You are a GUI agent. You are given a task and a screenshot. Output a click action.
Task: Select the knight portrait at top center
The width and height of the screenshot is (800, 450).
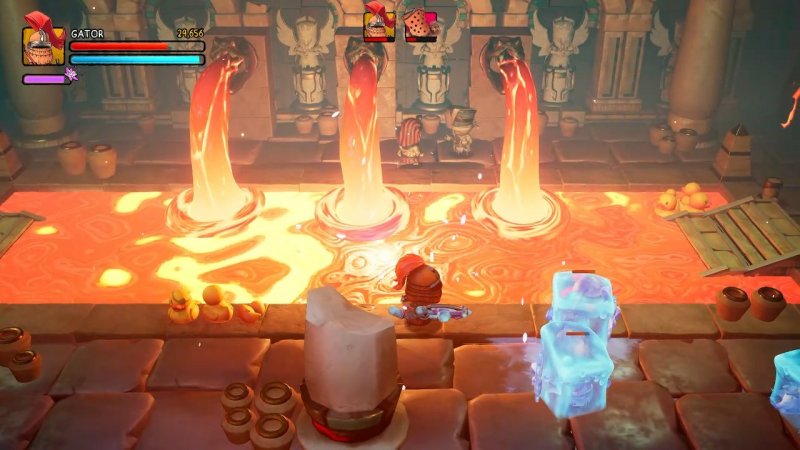[379, 24]
